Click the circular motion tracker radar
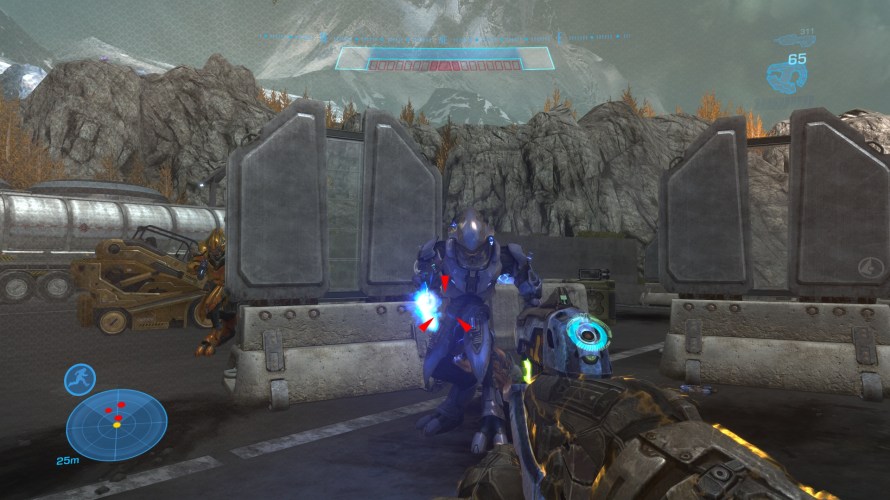The width and height of the screenshot is (890, 500). click(116, 424)
